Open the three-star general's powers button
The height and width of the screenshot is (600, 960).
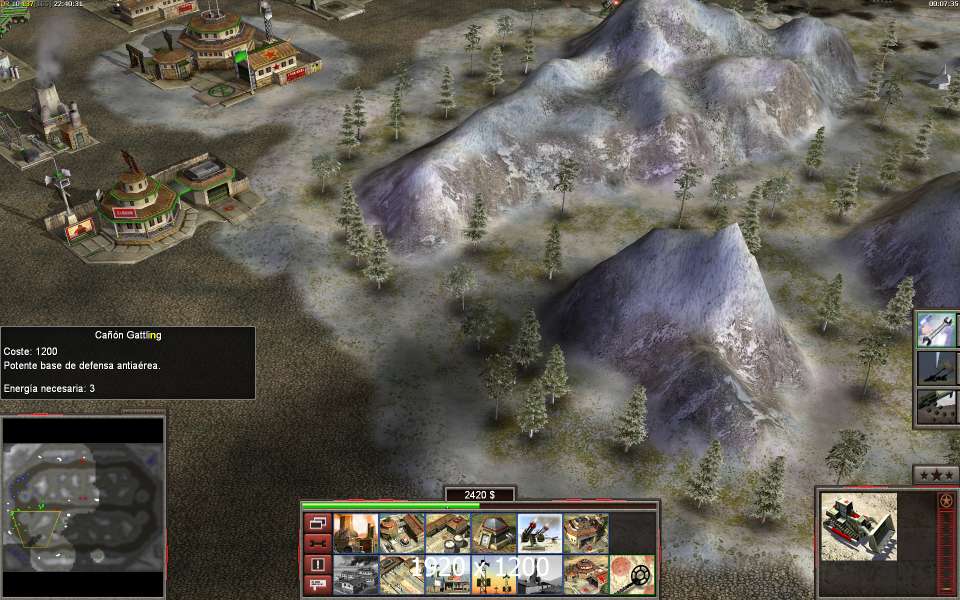point(936,474)
